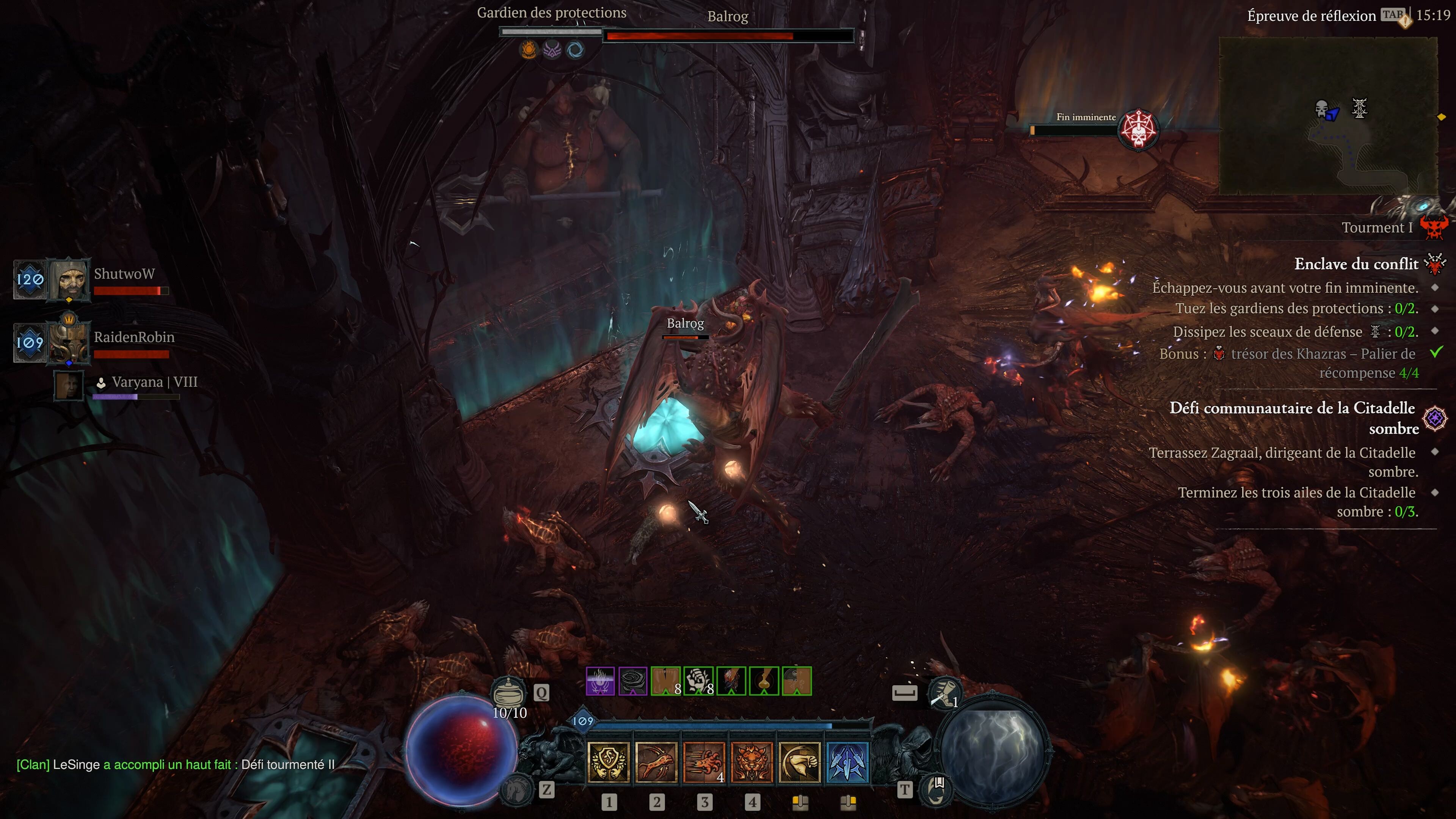Select the Varyana mercenary portrait
Image resolution: width=1456 pixels, height=819 pixels.
pos(69,385)
